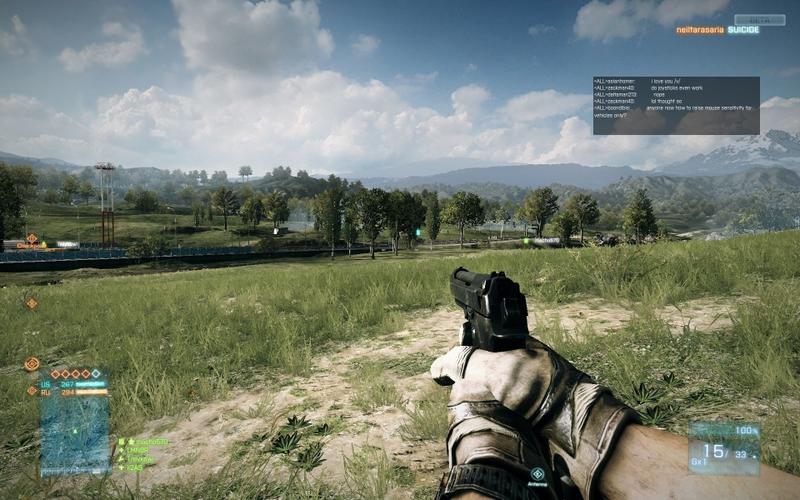
Task: Click the Antenna label at the screen bottom
Action: point(537,483)
